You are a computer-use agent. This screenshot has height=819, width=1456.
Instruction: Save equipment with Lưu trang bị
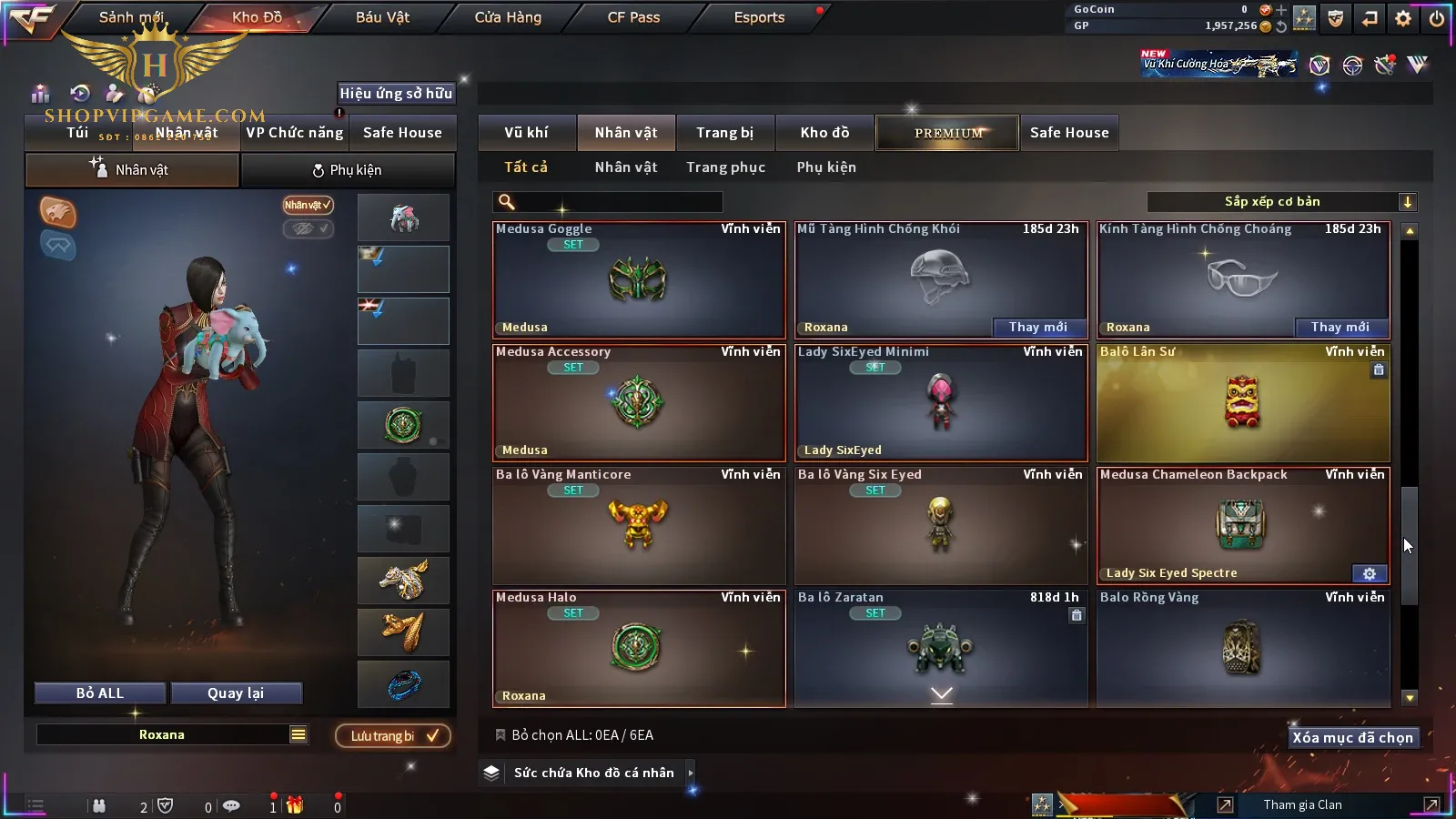pos(393,736)
